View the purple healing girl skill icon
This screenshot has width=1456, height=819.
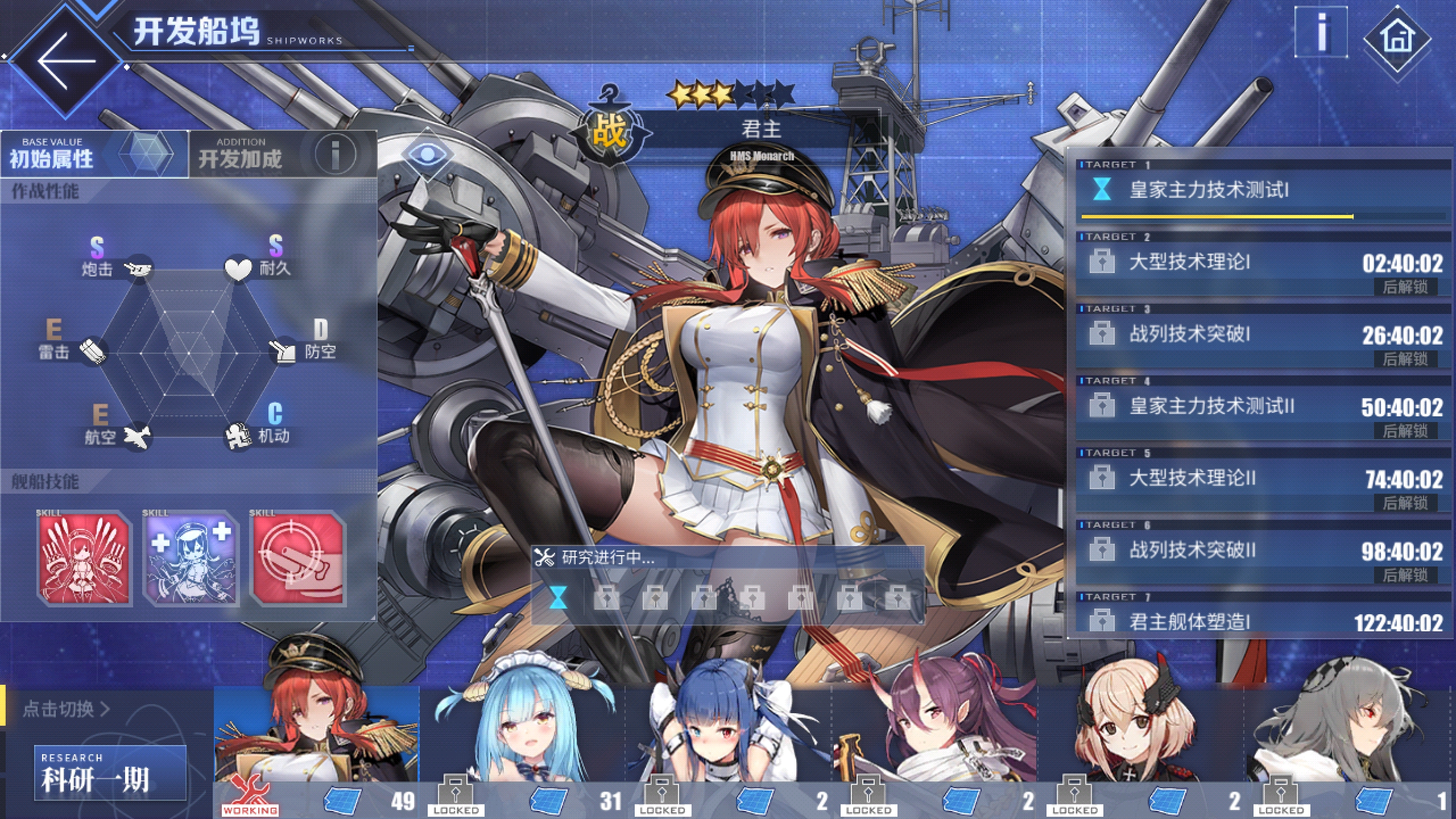pos(191,559)
